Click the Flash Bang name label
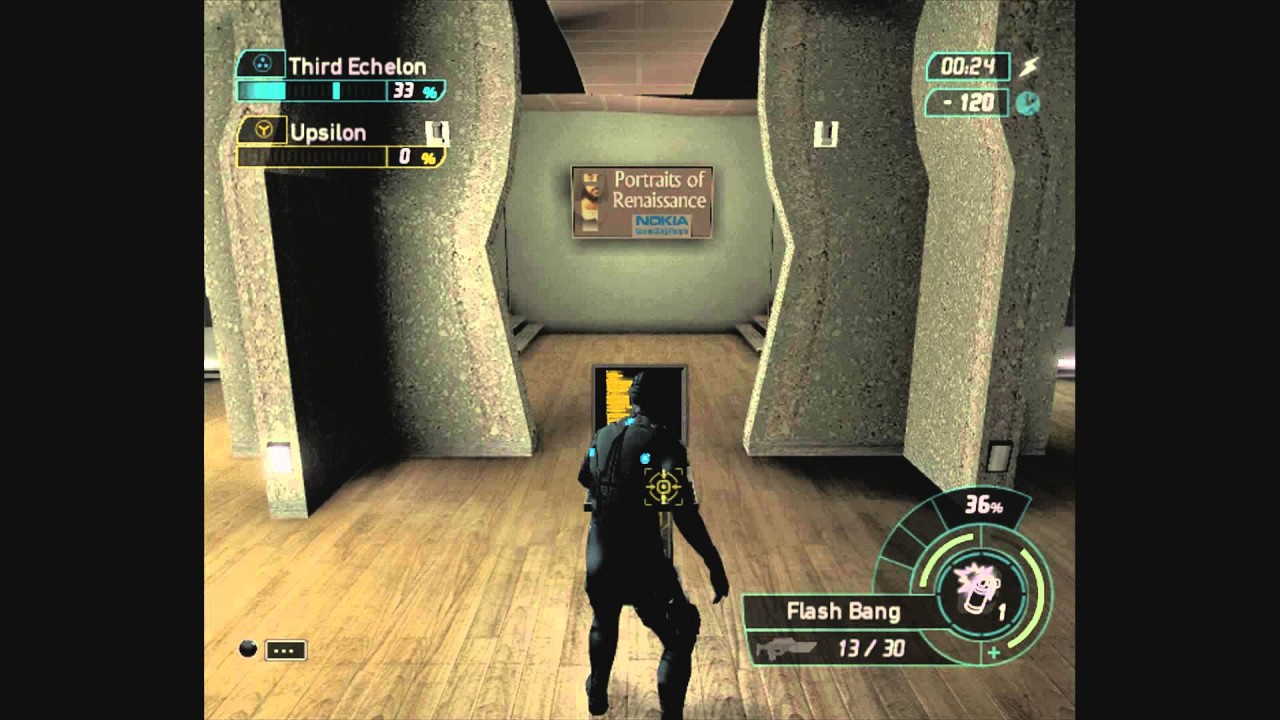The width and height of the screenshot is (1280, 720). pos(843,611)
